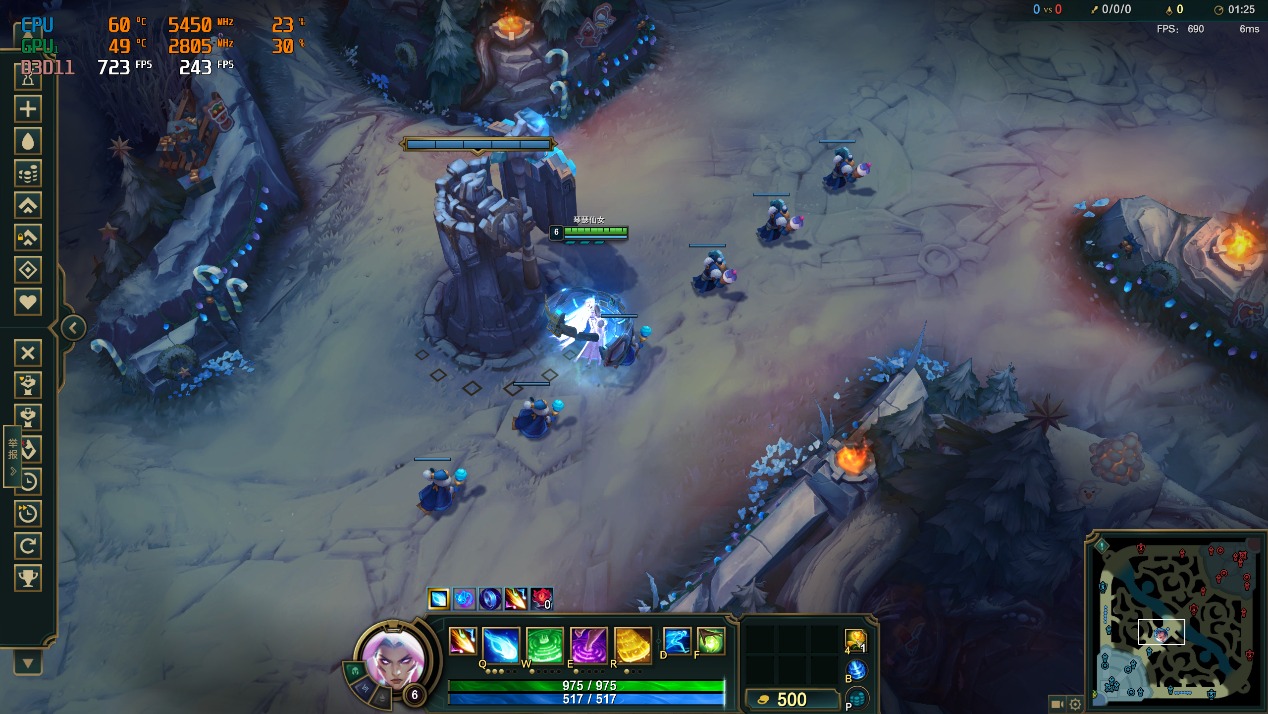Click the heart button in the left panel
Viewport: 1268px width, 714px height.
28,301
